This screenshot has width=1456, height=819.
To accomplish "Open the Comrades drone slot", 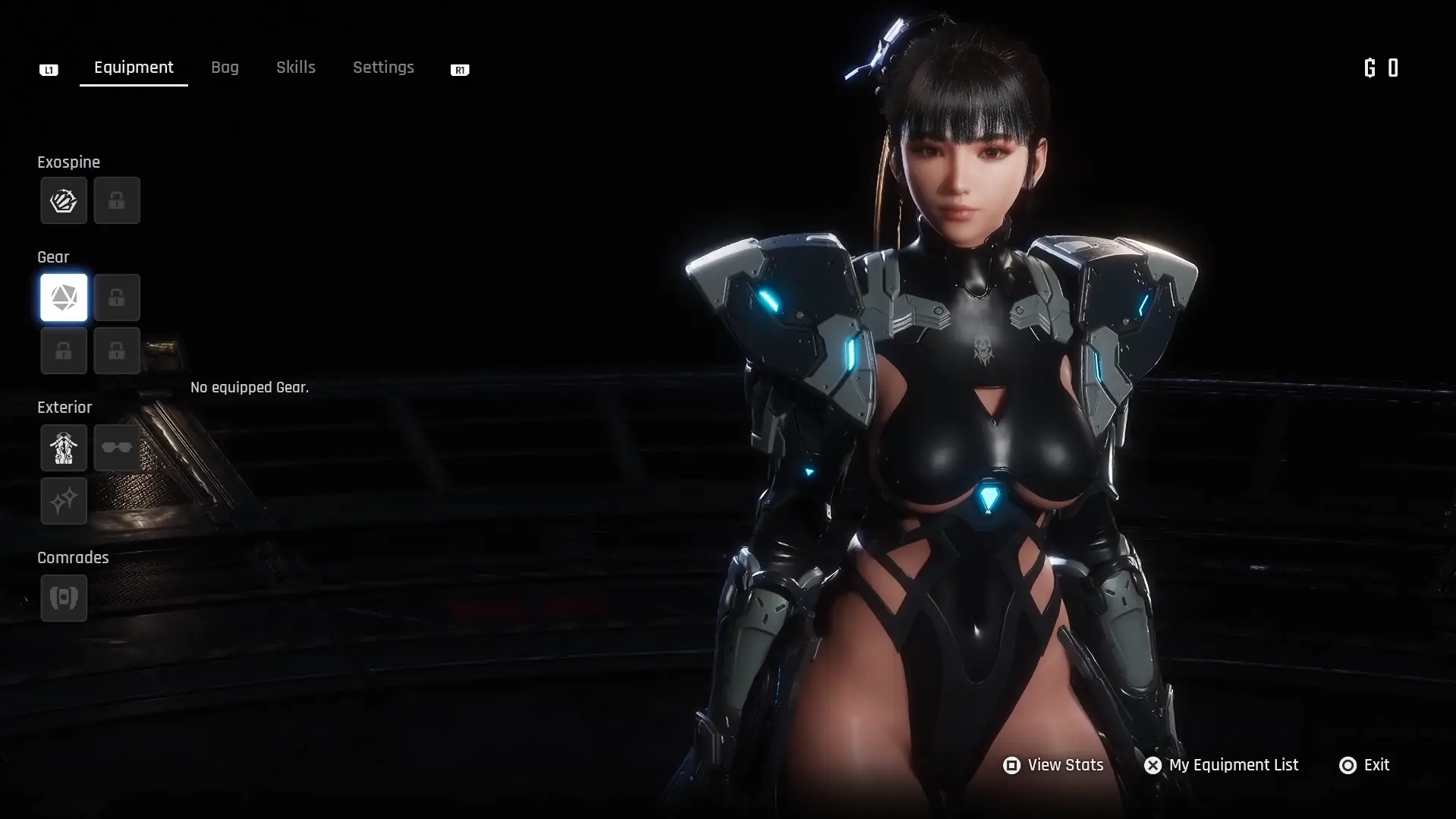I will tap(64, 598).
